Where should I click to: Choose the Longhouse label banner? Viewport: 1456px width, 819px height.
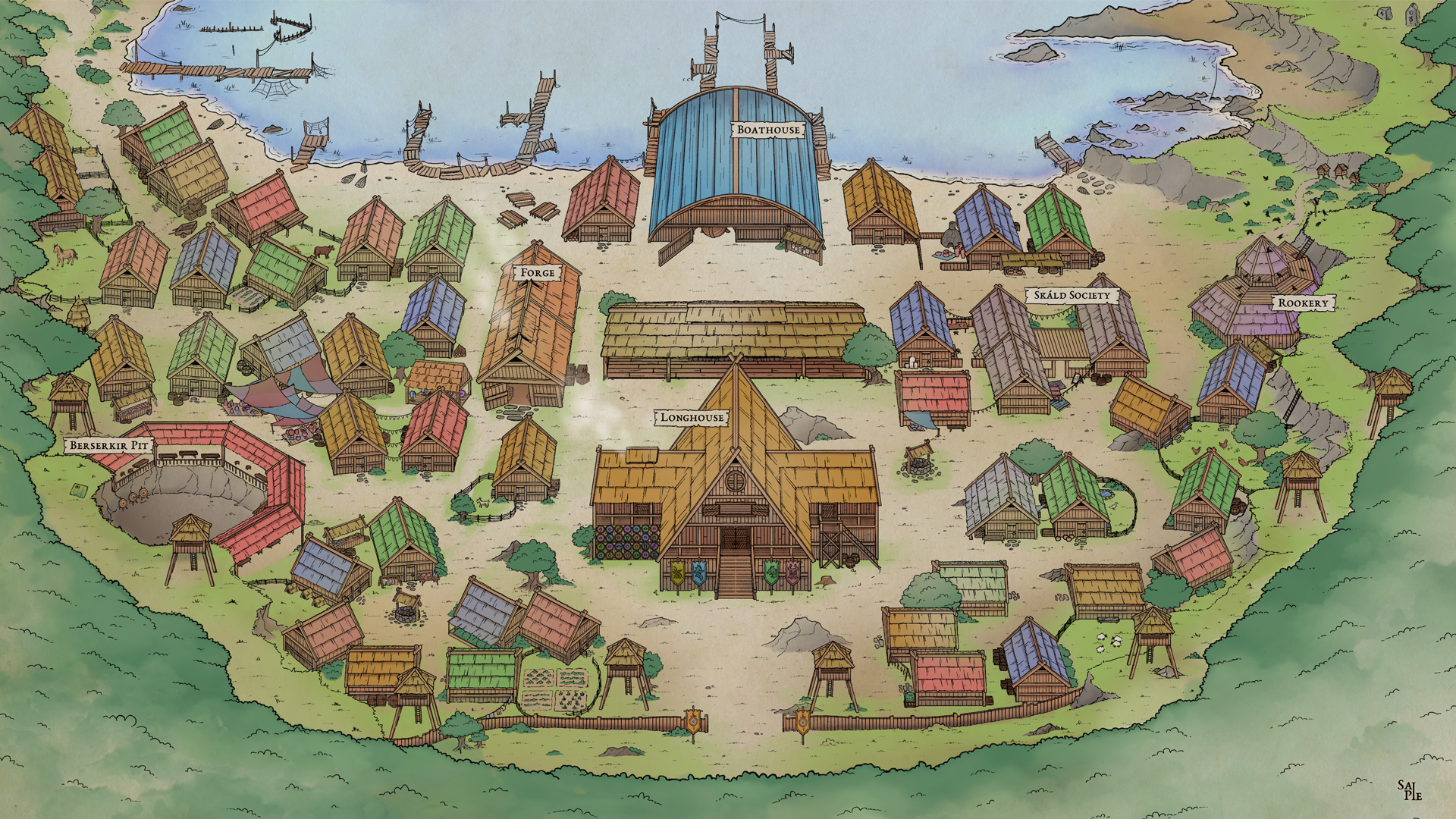[x=692, y=417]
